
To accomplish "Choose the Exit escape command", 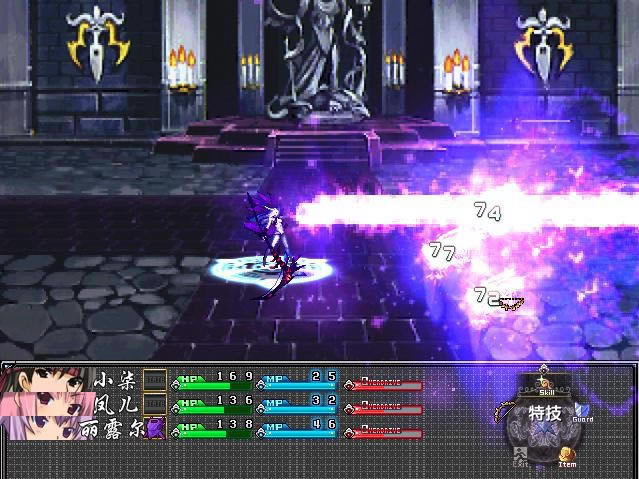I will pos(521,455).
